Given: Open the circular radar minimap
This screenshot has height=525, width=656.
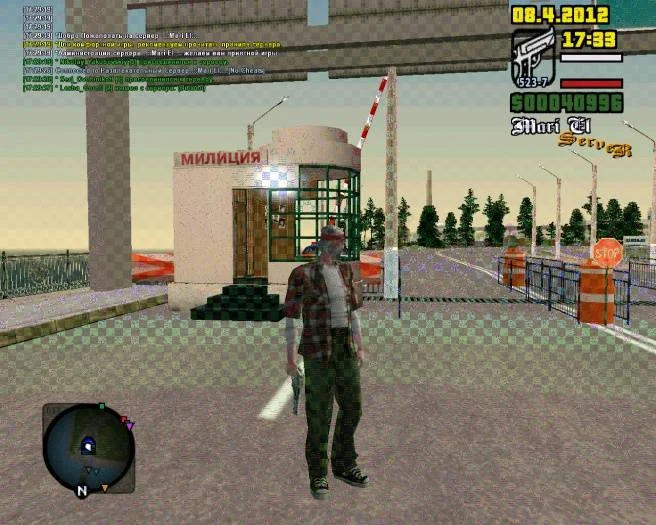Looking at the screenshot, I should point(88,448).
